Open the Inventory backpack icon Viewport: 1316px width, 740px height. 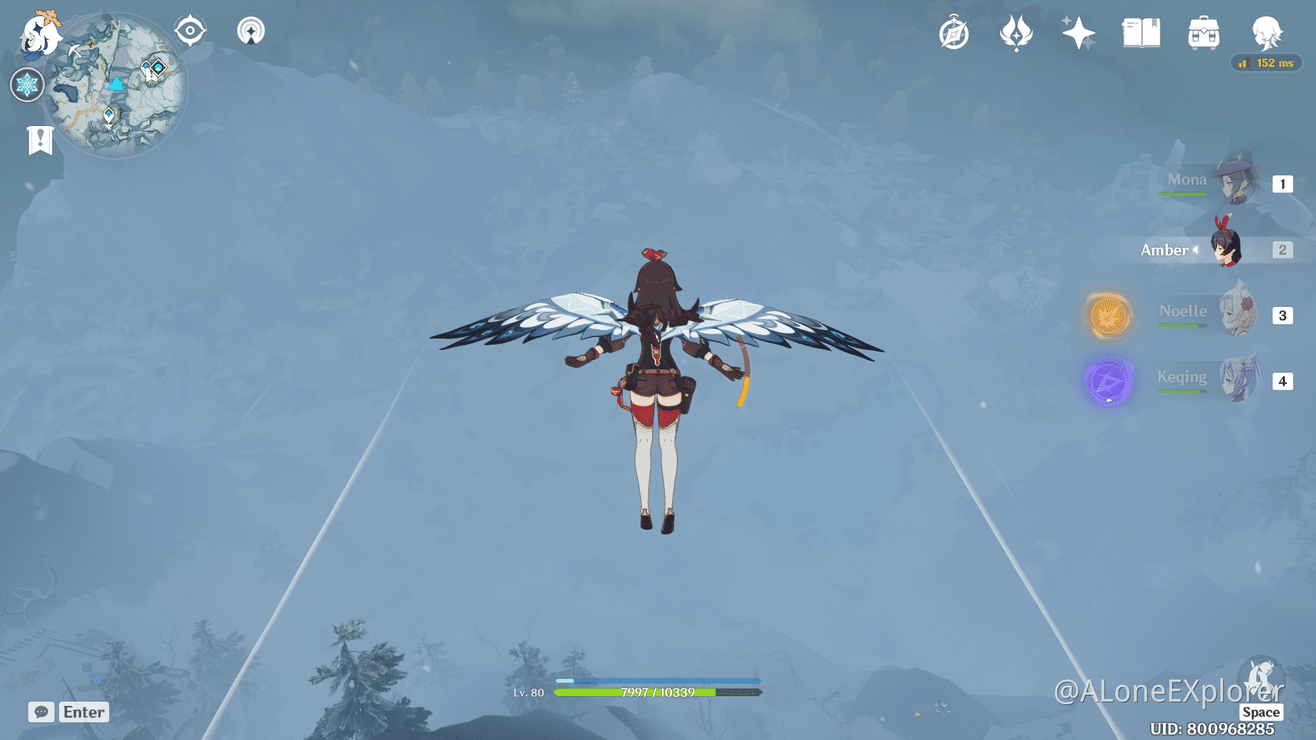click(x=1202, y=32)
